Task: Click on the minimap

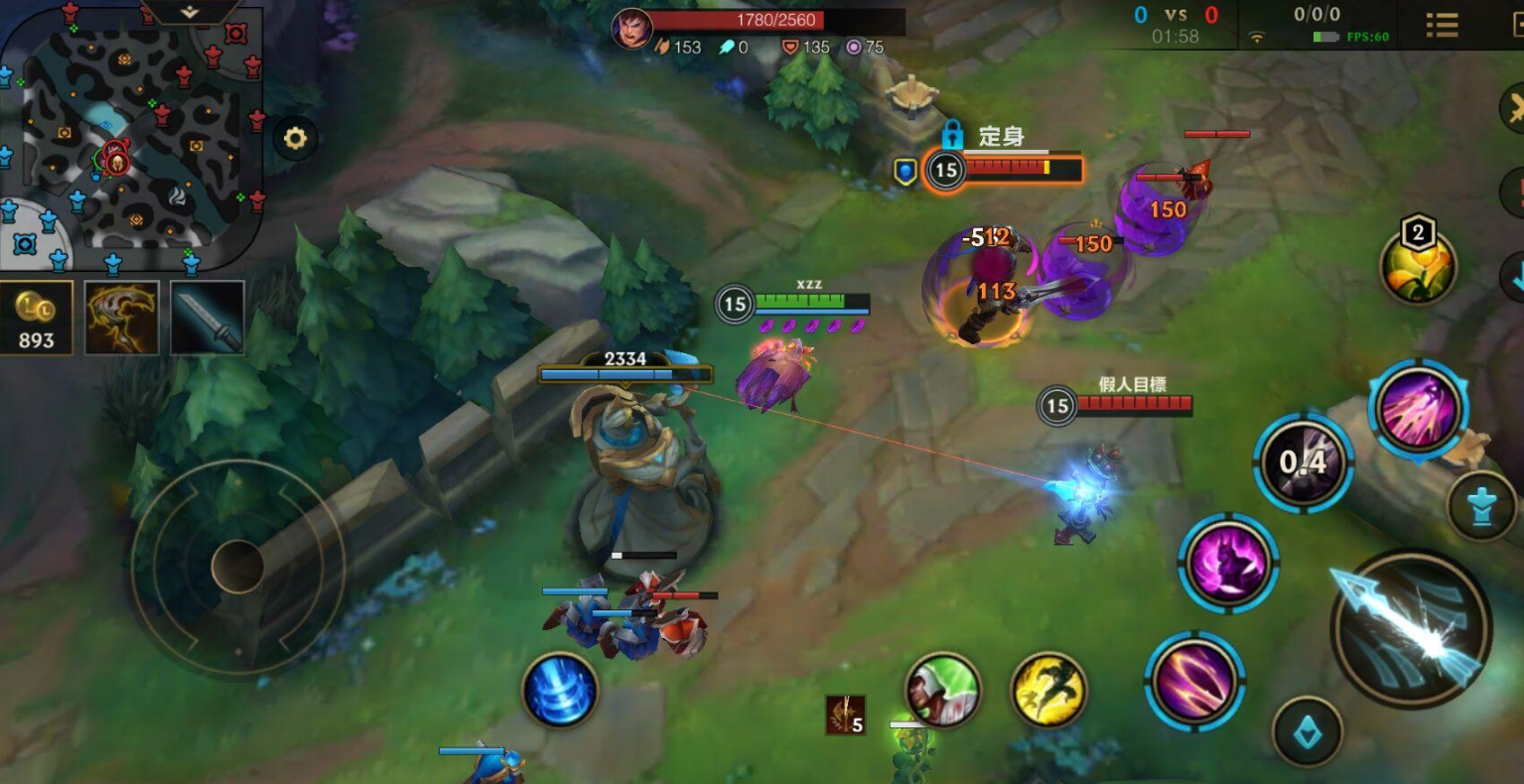Action: pos(131,139)
